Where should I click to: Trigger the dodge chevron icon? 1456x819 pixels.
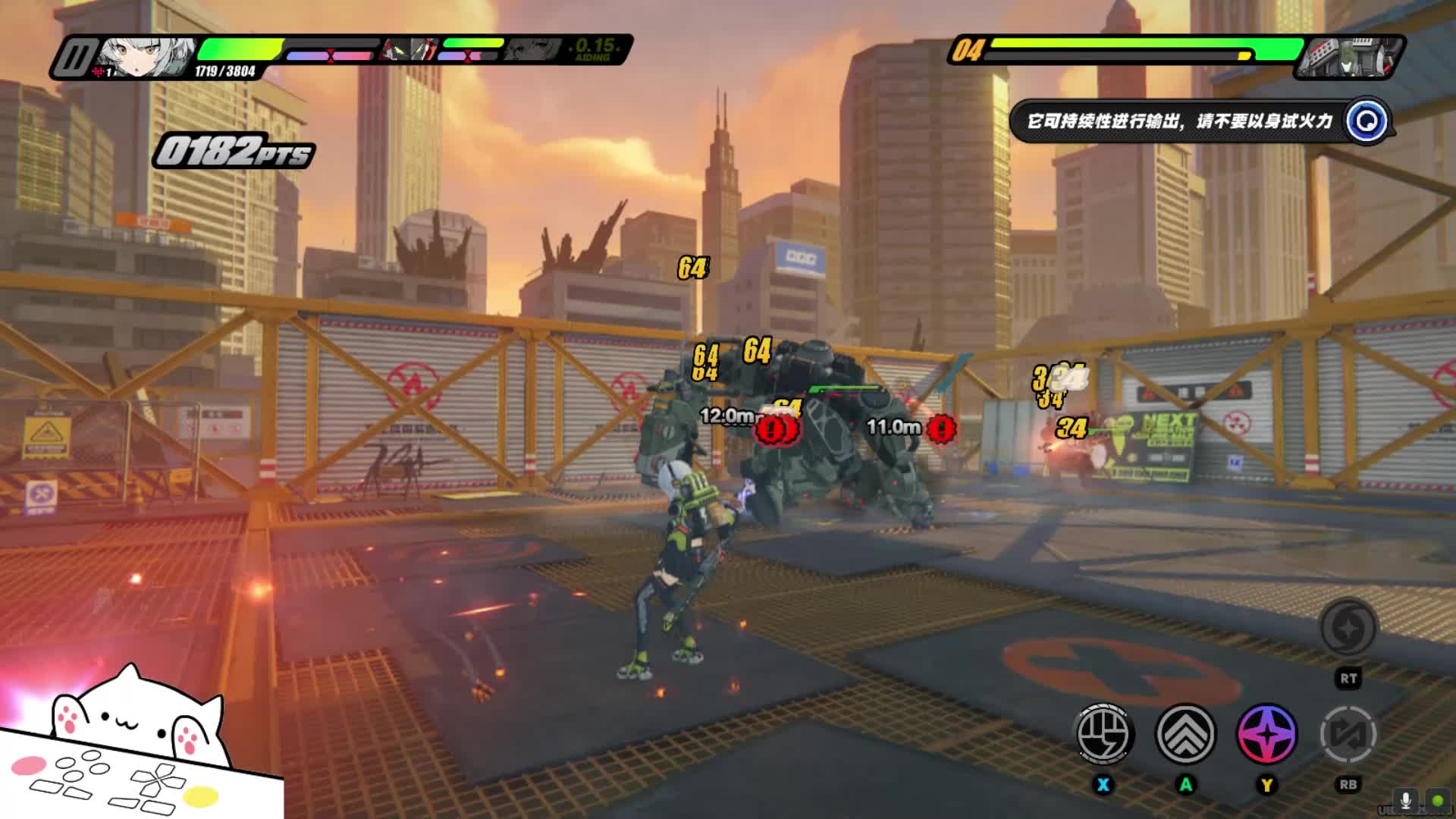[x=1185, y=734]
